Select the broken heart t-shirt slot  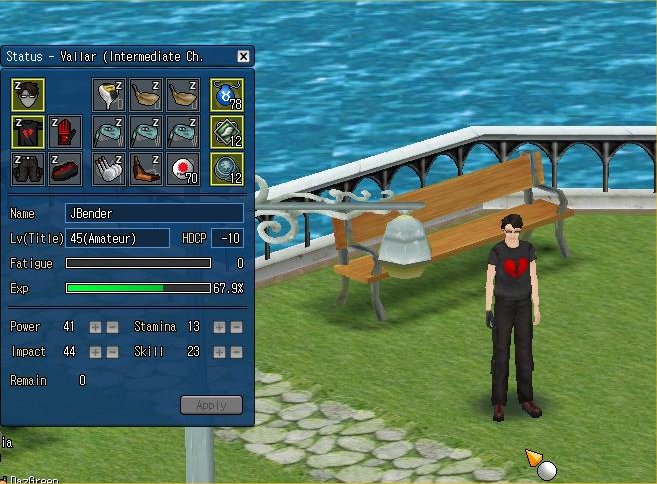(x=28, y=132)
